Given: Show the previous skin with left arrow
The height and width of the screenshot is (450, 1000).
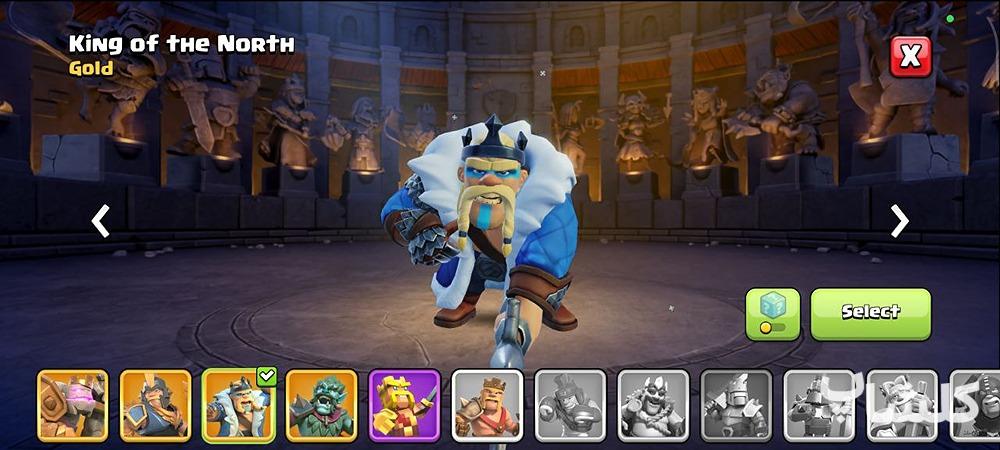Looking at the screenshot, I should click(101, 221).
